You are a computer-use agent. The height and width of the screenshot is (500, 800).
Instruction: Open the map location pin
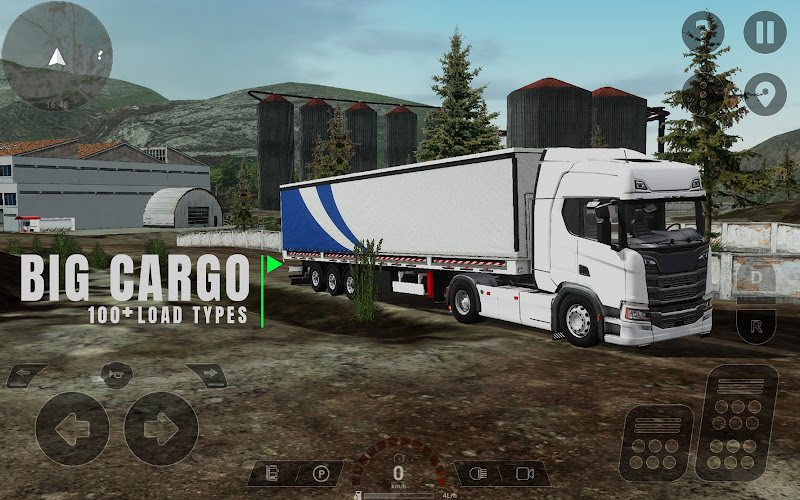(x=764, y=94)
